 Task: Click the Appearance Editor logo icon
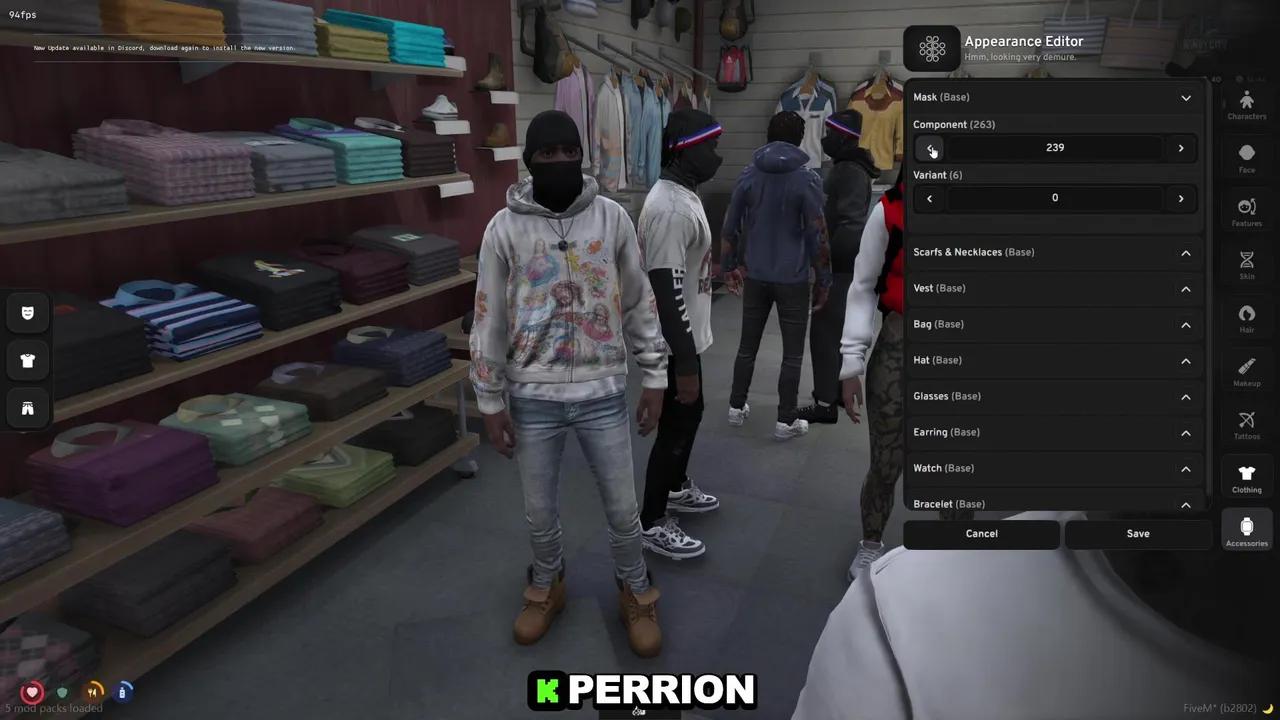click(932, 48)
